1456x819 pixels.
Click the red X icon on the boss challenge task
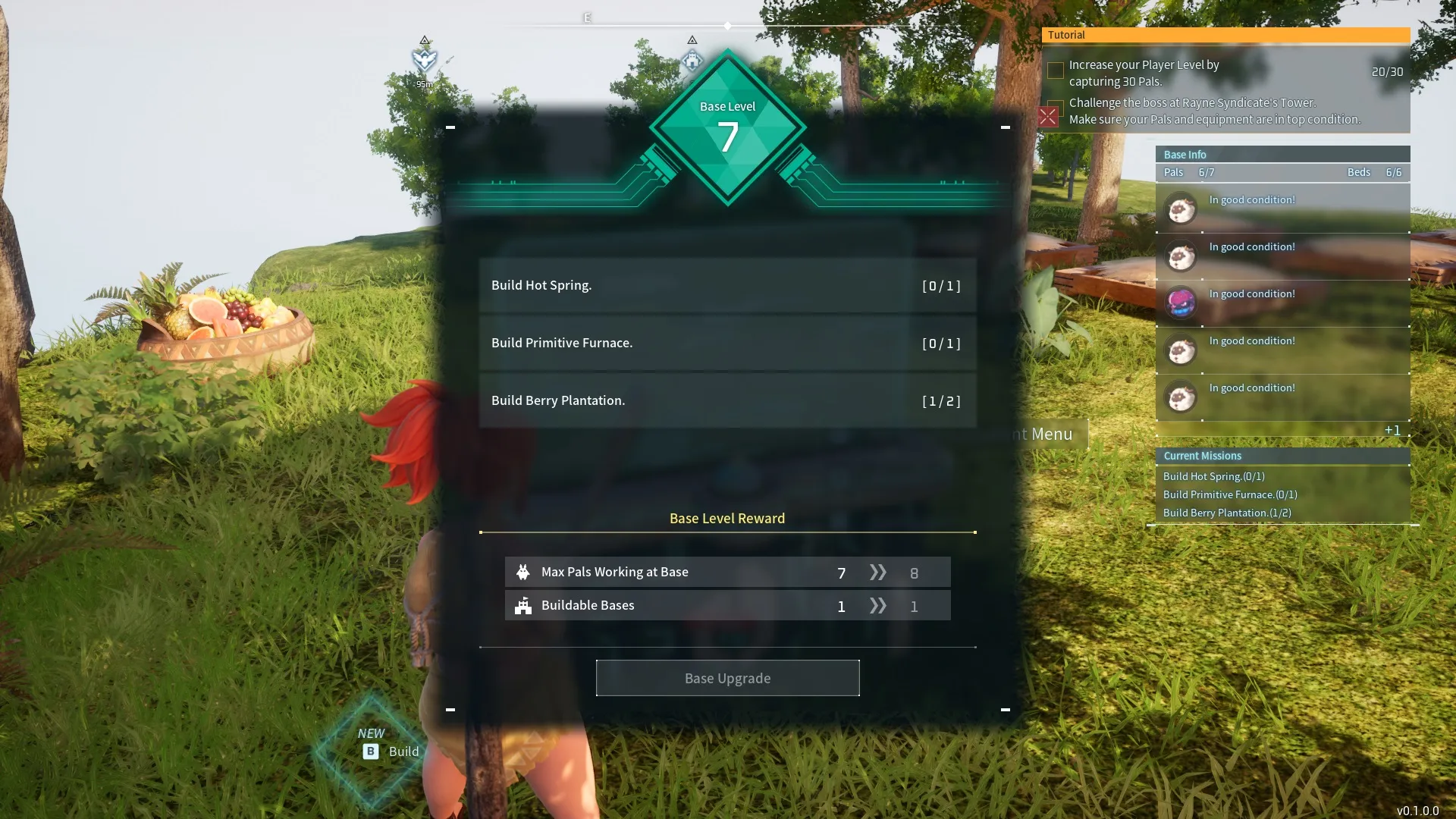1049,116
